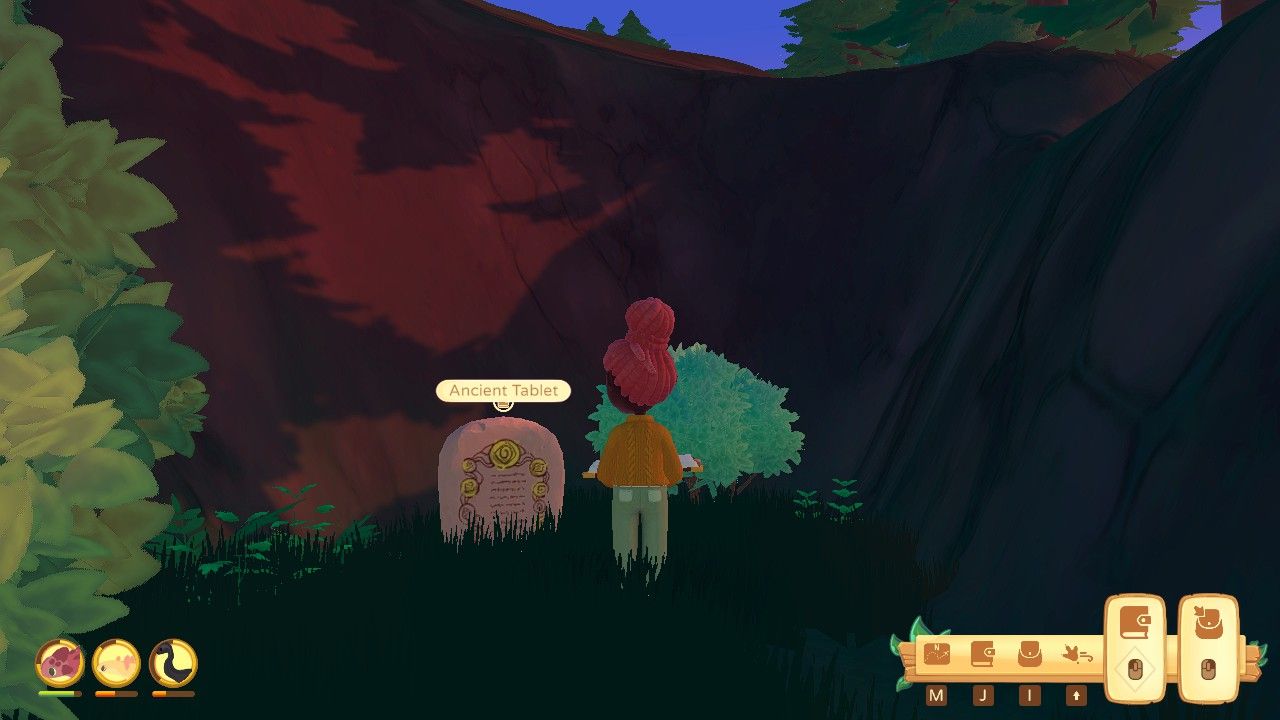This screenshot has width=1280, height=720.
Task: Click the up-arrow keybind badge for the dino call
Action: 1077,696
